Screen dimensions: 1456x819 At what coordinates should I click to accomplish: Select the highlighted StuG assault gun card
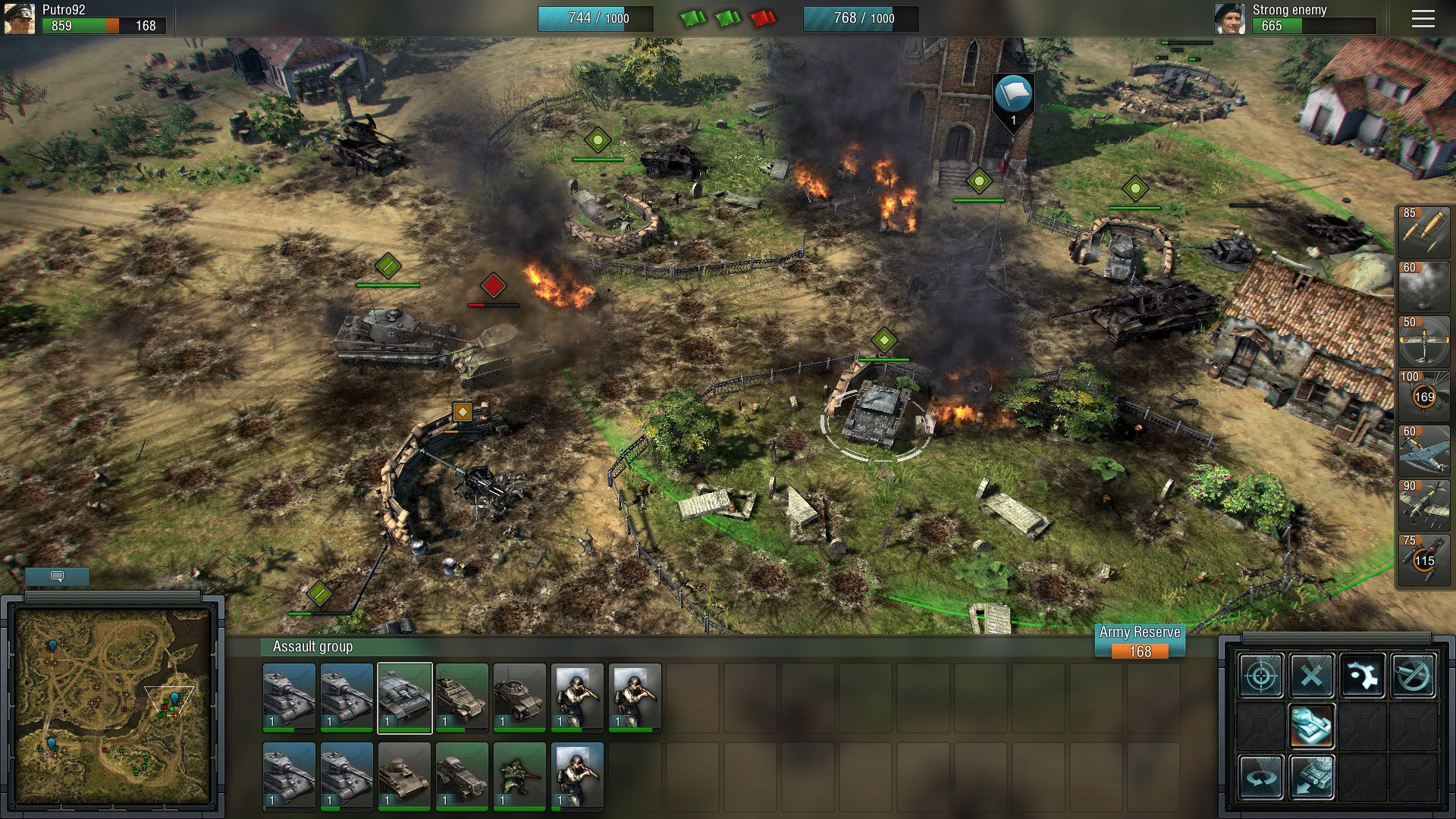coord(405,698)
